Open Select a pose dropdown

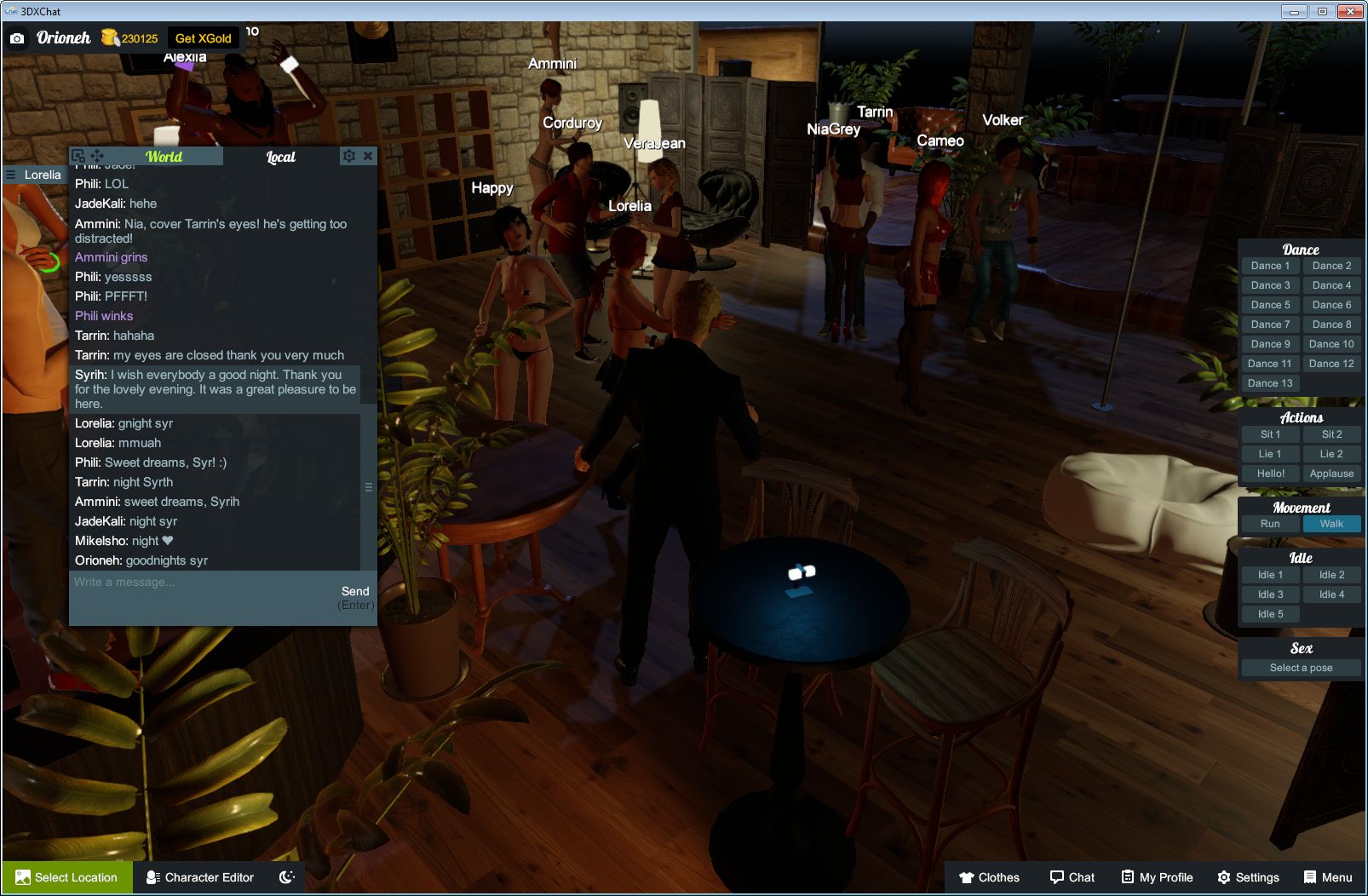pyautogui.click(x=1301, y=667)
